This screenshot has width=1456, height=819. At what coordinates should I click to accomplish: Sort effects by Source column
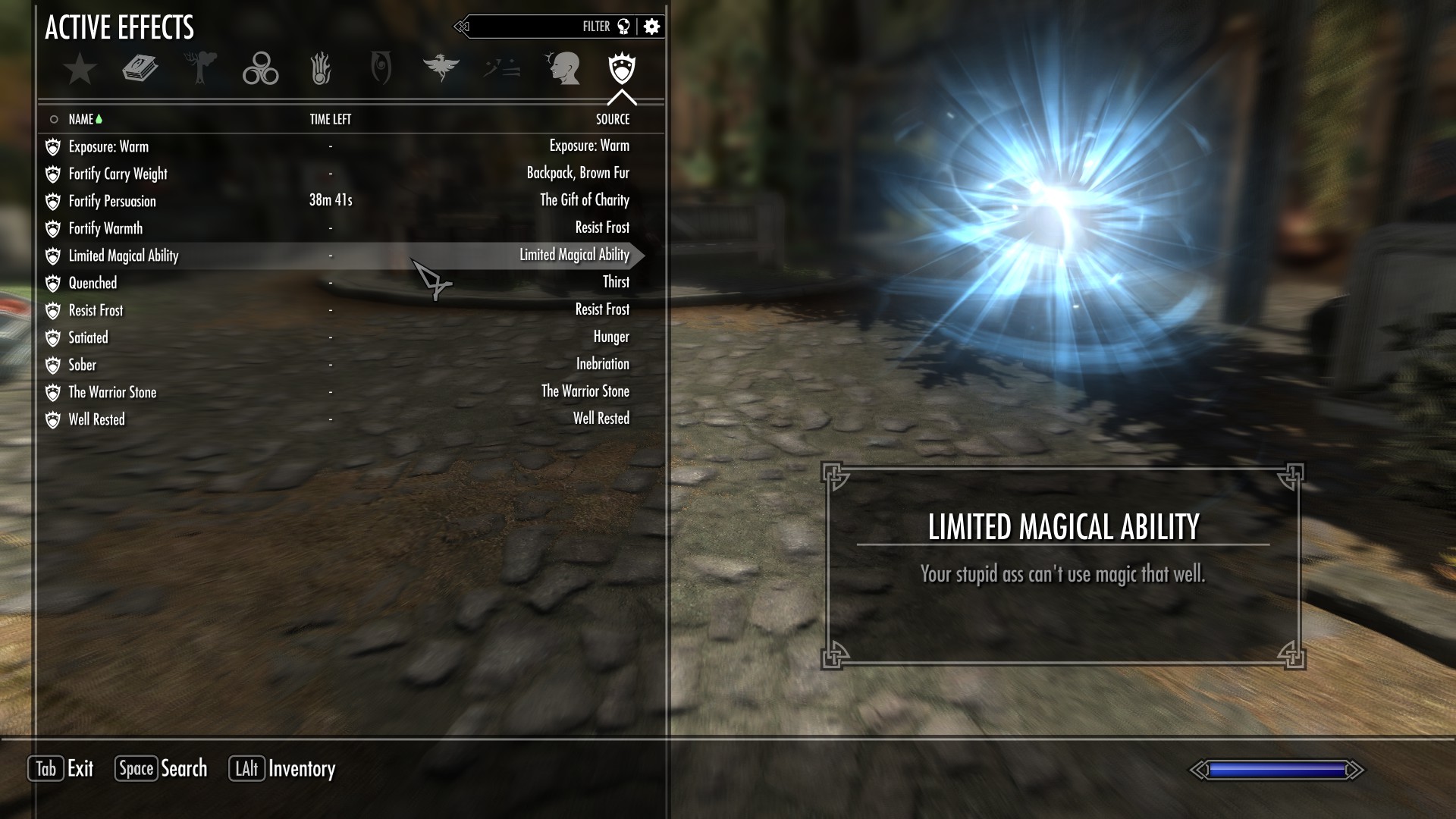[x=612, y=119]
